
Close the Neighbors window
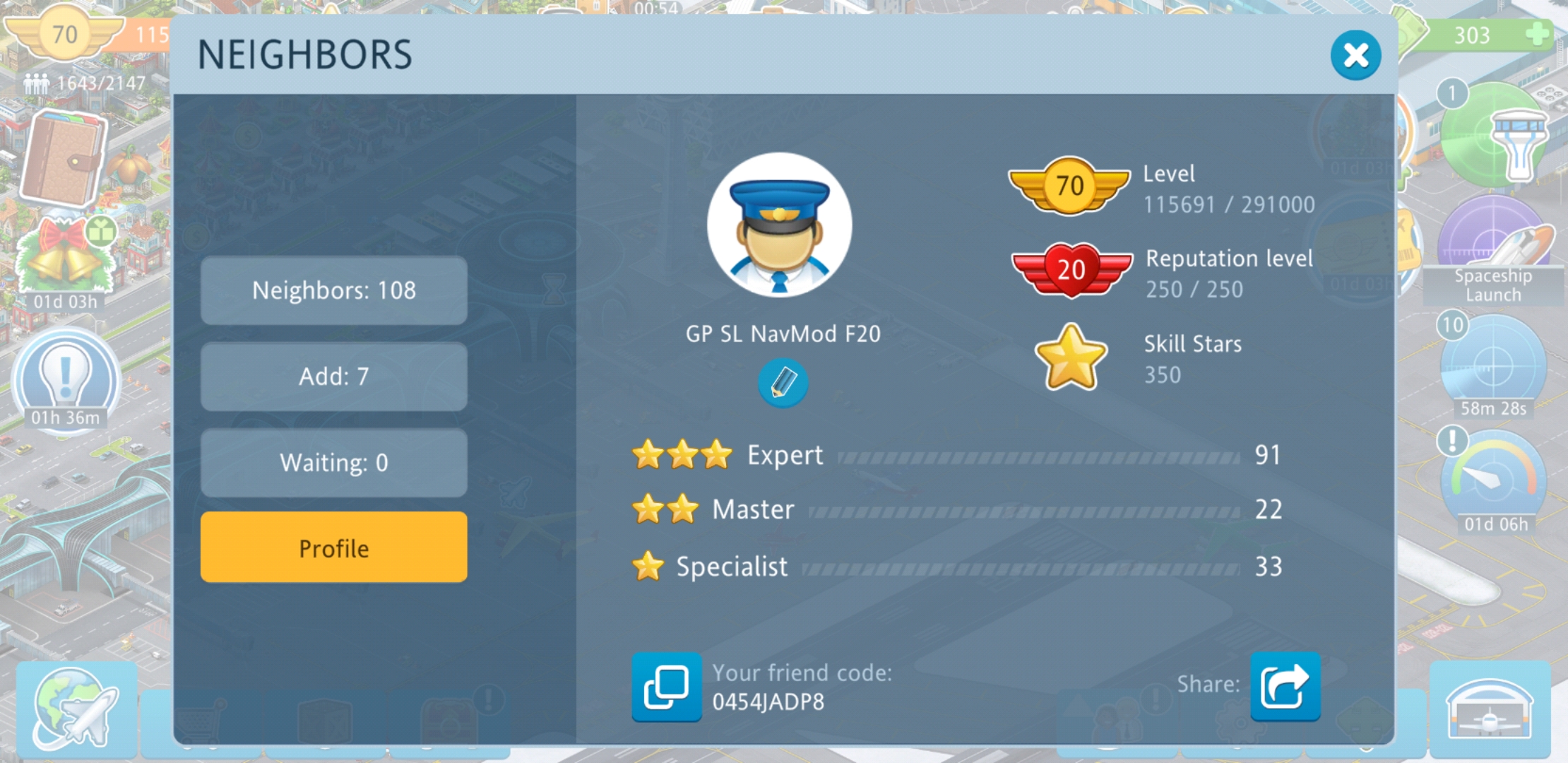1355,55
